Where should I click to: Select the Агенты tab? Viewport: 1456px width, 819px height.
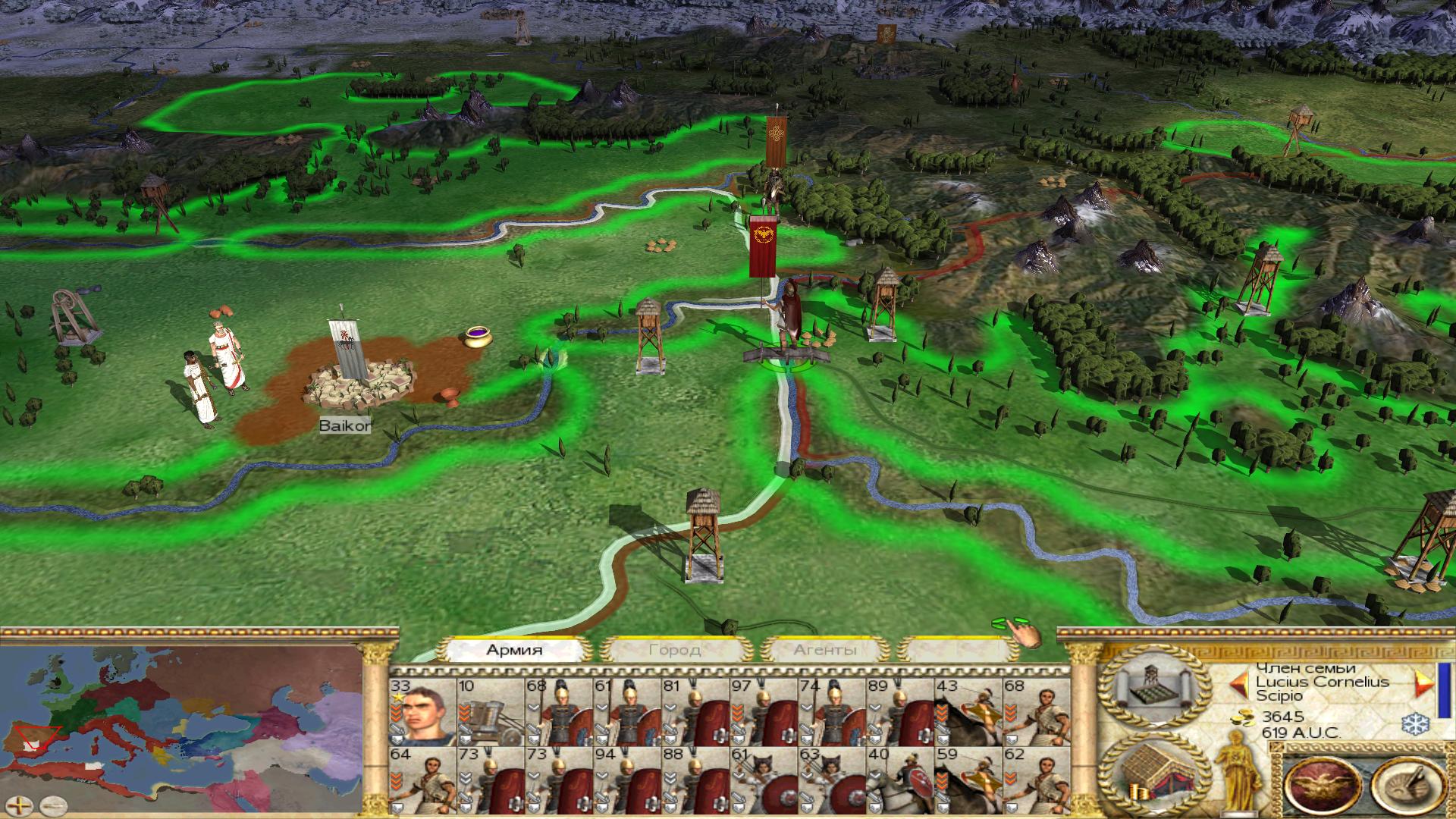(825, 650)
